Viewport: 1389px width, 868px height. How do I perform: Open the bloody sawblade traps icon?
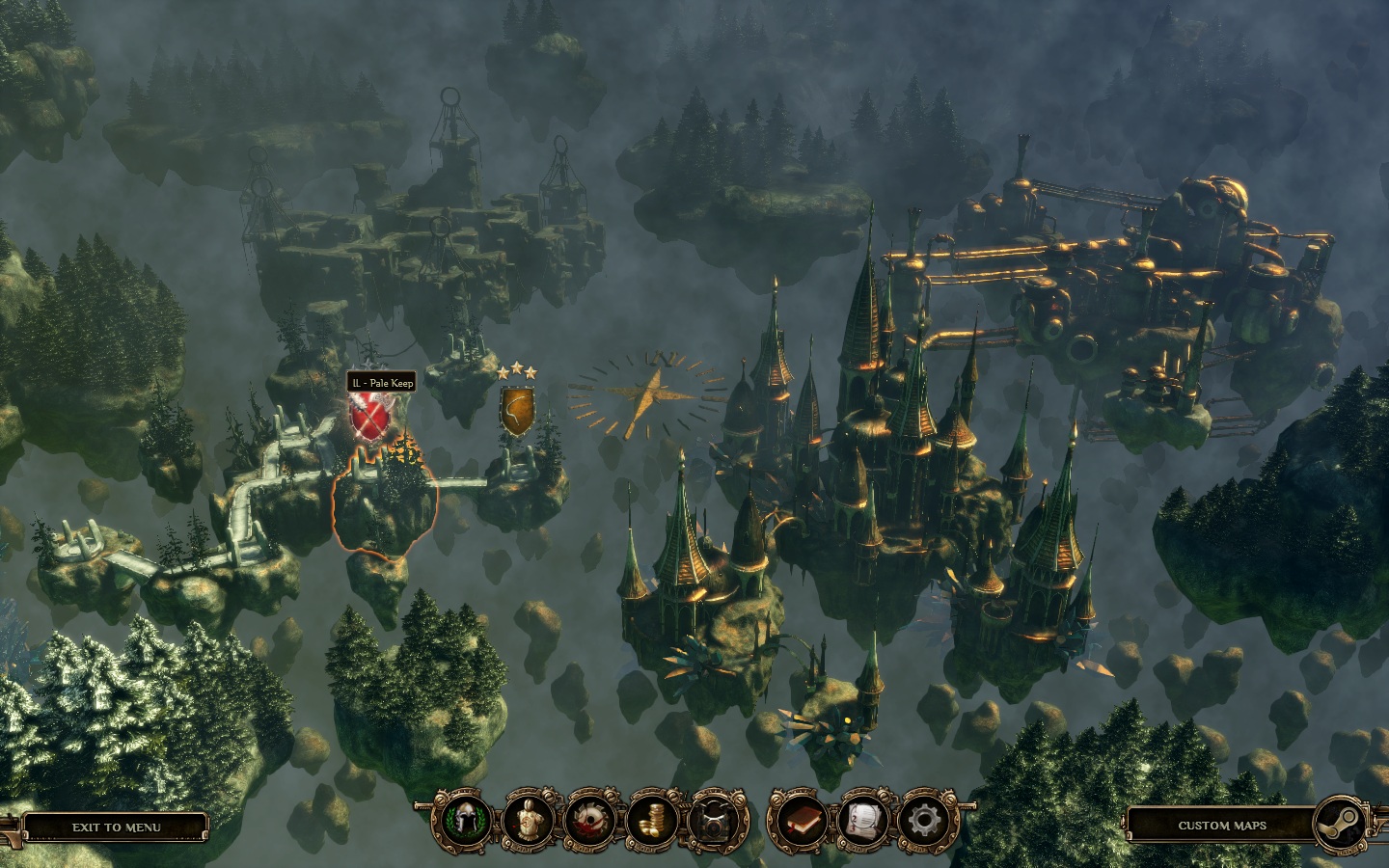click(x=590, y=822)
